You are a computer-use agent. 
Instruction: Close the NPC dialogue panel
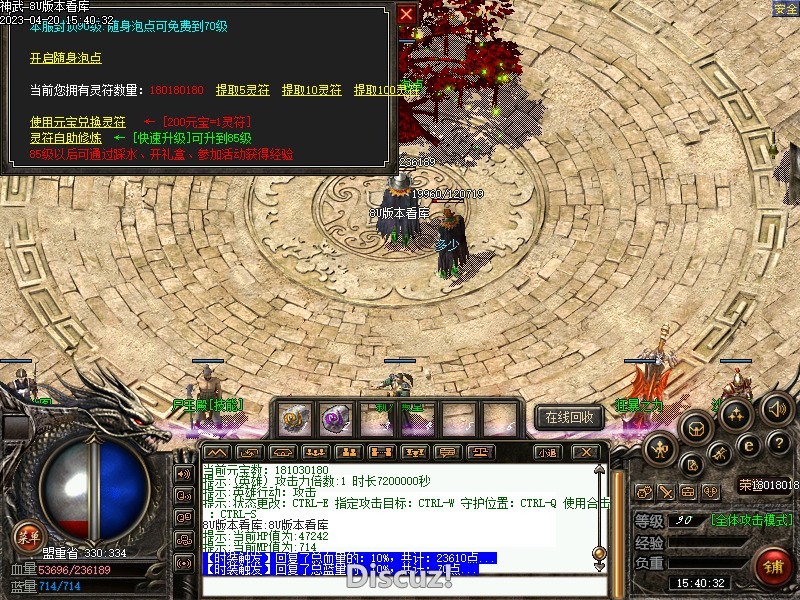point(406,14)
